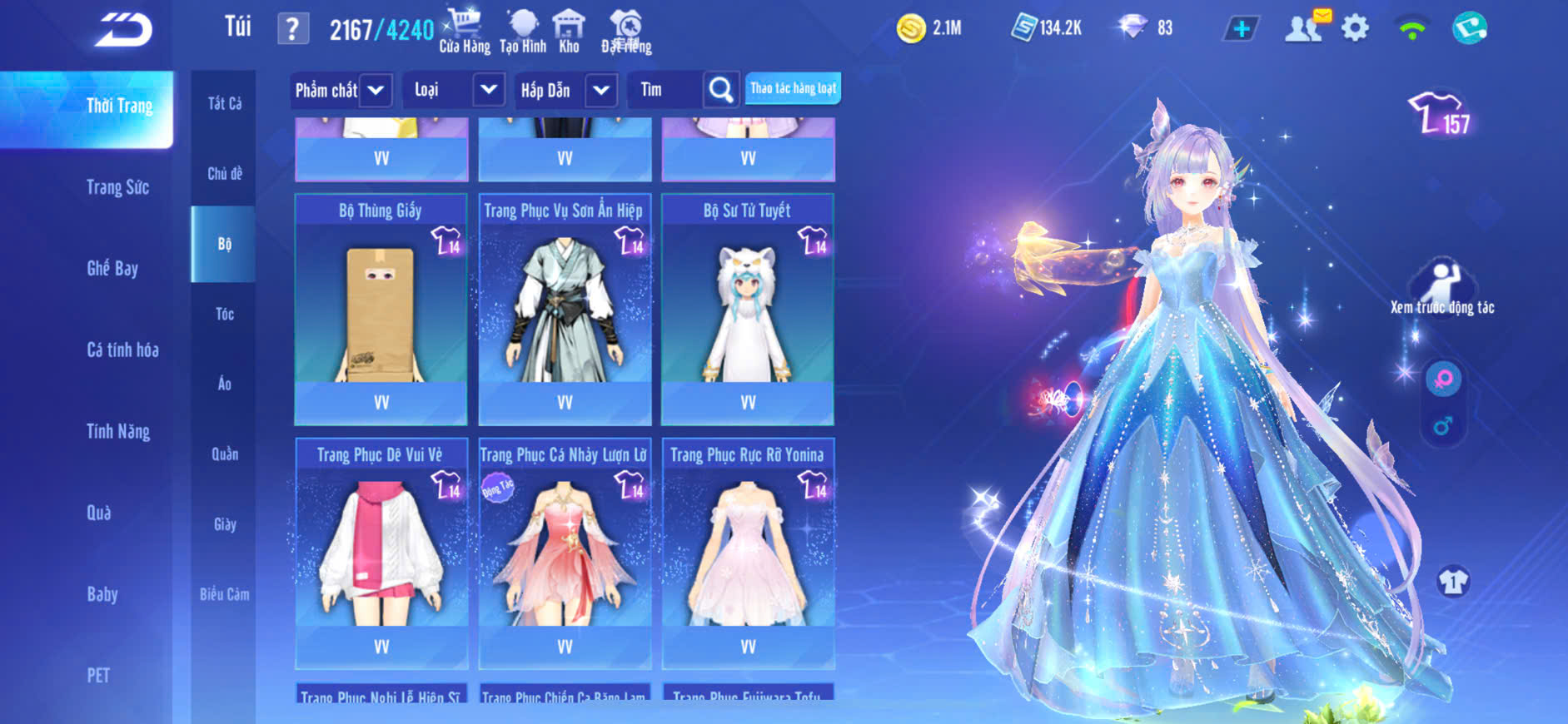Select the Tóc sub-tab
1568x724 pixels.
(225, 314)
